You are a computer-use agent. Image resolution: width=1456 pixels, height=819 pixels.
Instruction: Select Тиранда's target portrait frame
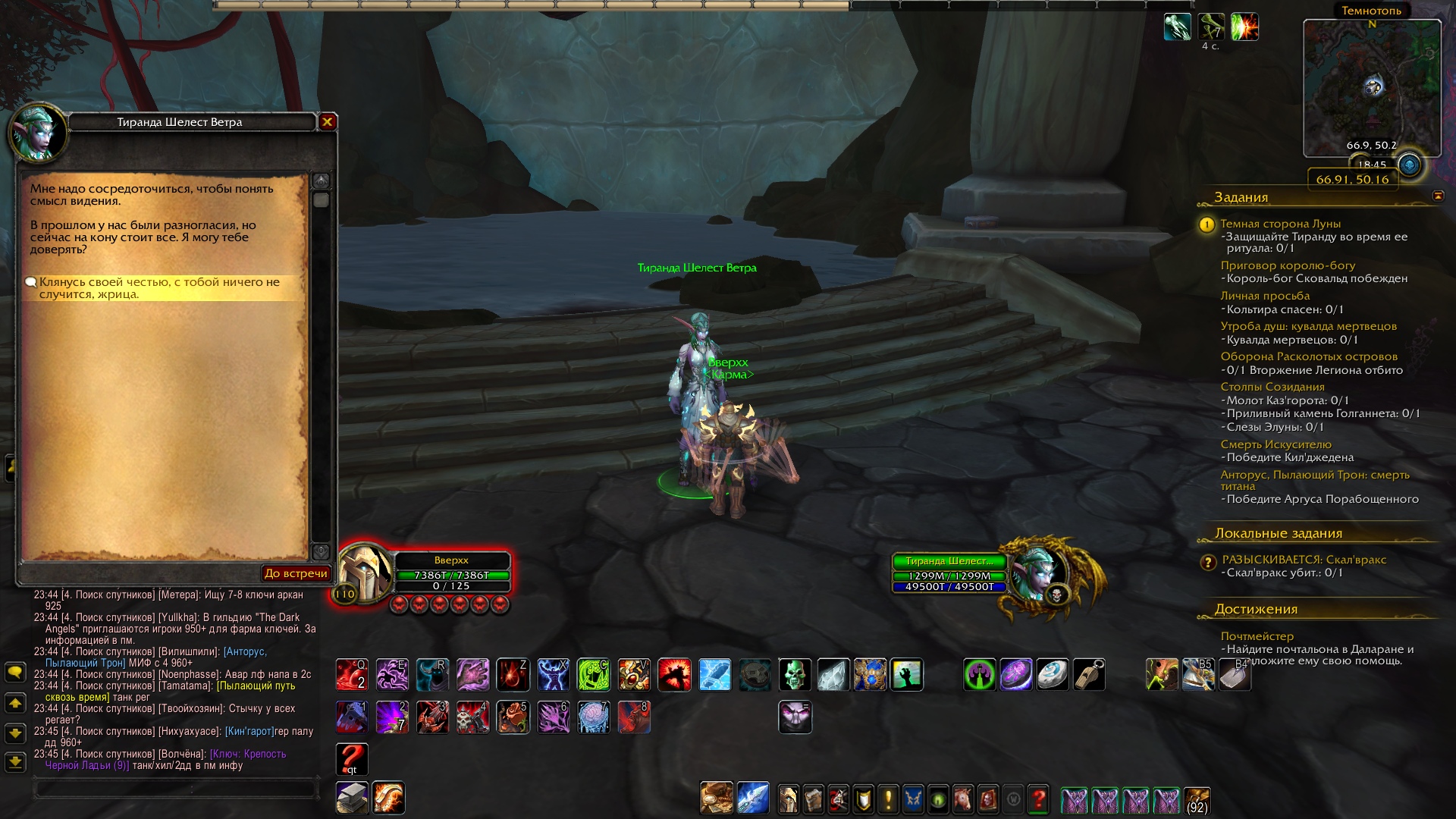[x=1035, y=573]
